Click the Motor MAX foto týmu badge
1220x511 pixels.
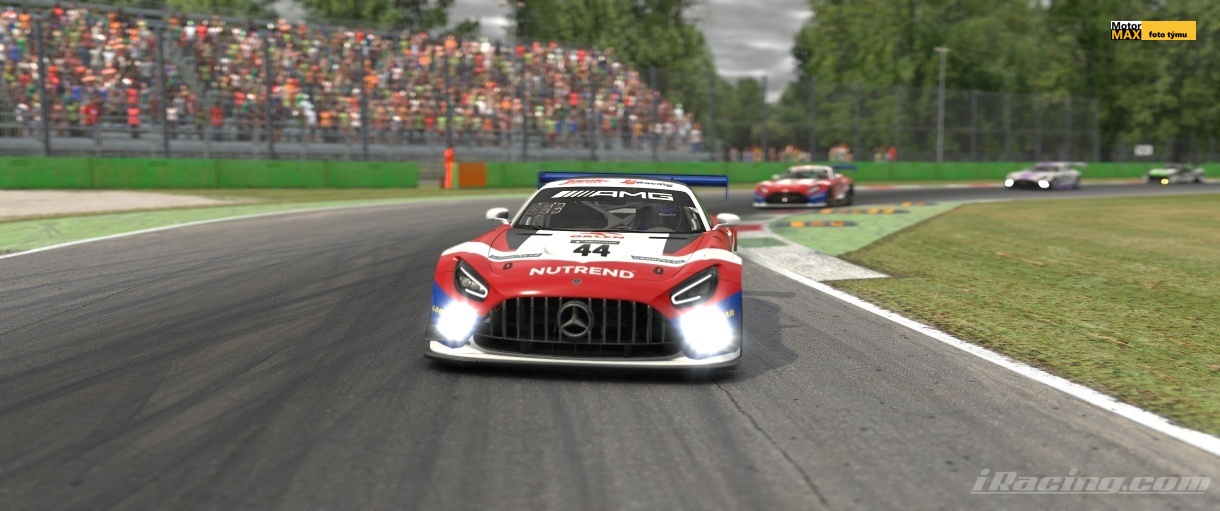(1152, 31)
